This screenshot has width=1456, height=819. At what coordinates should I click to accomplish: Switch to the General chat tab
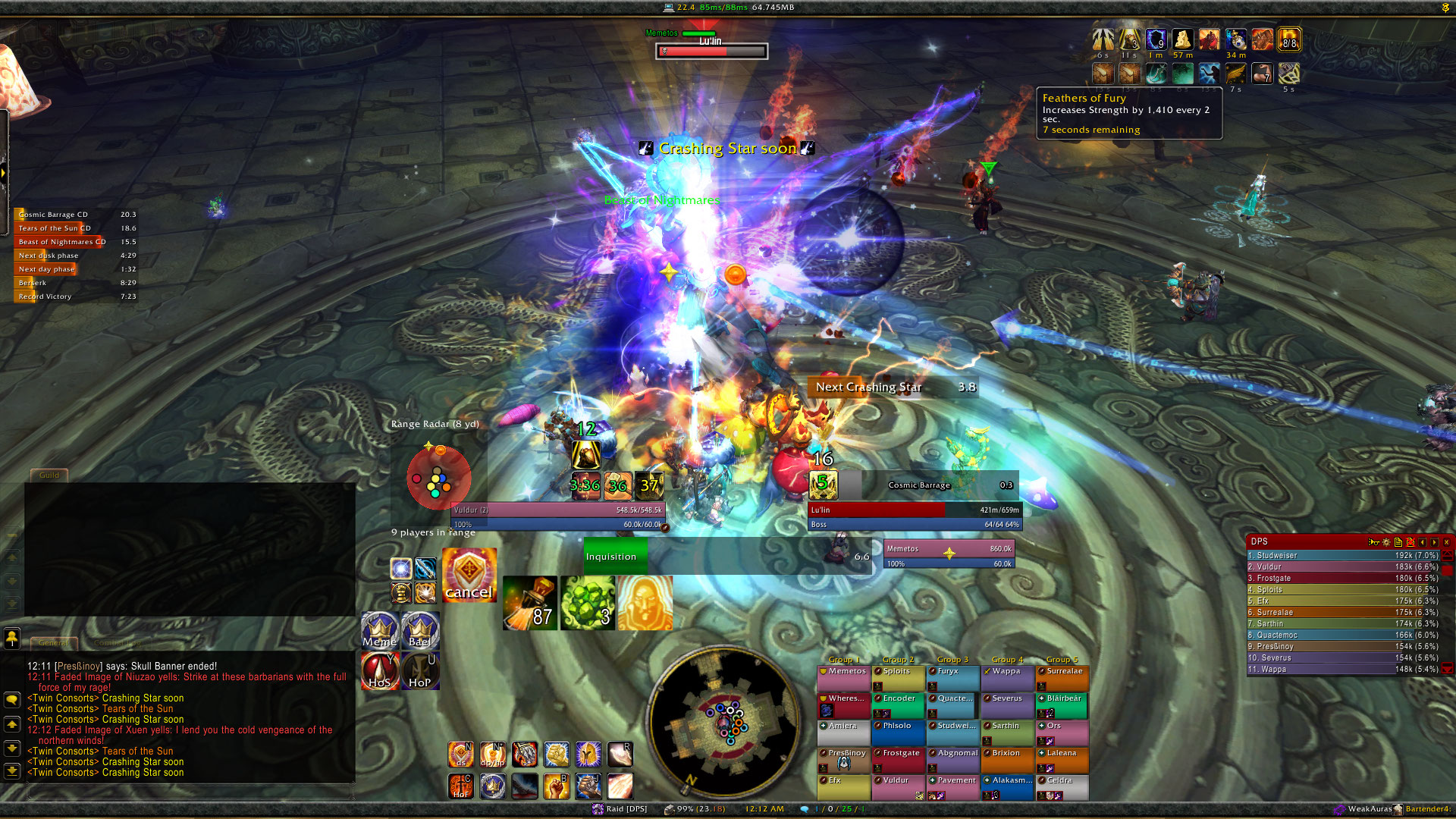(53, 642)
